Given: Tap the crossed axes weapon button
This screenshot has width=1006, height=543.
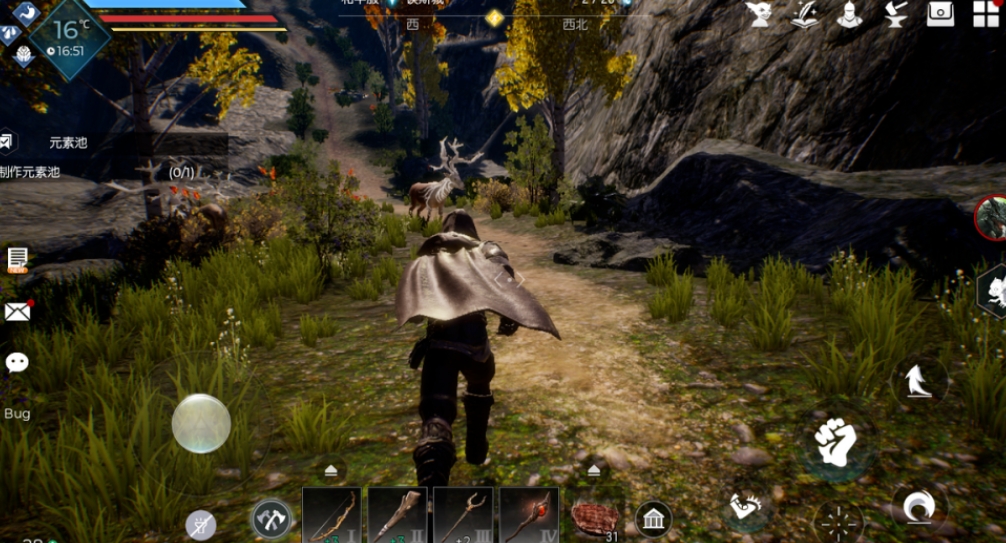Looking at the screenshot, I should 270,518.
